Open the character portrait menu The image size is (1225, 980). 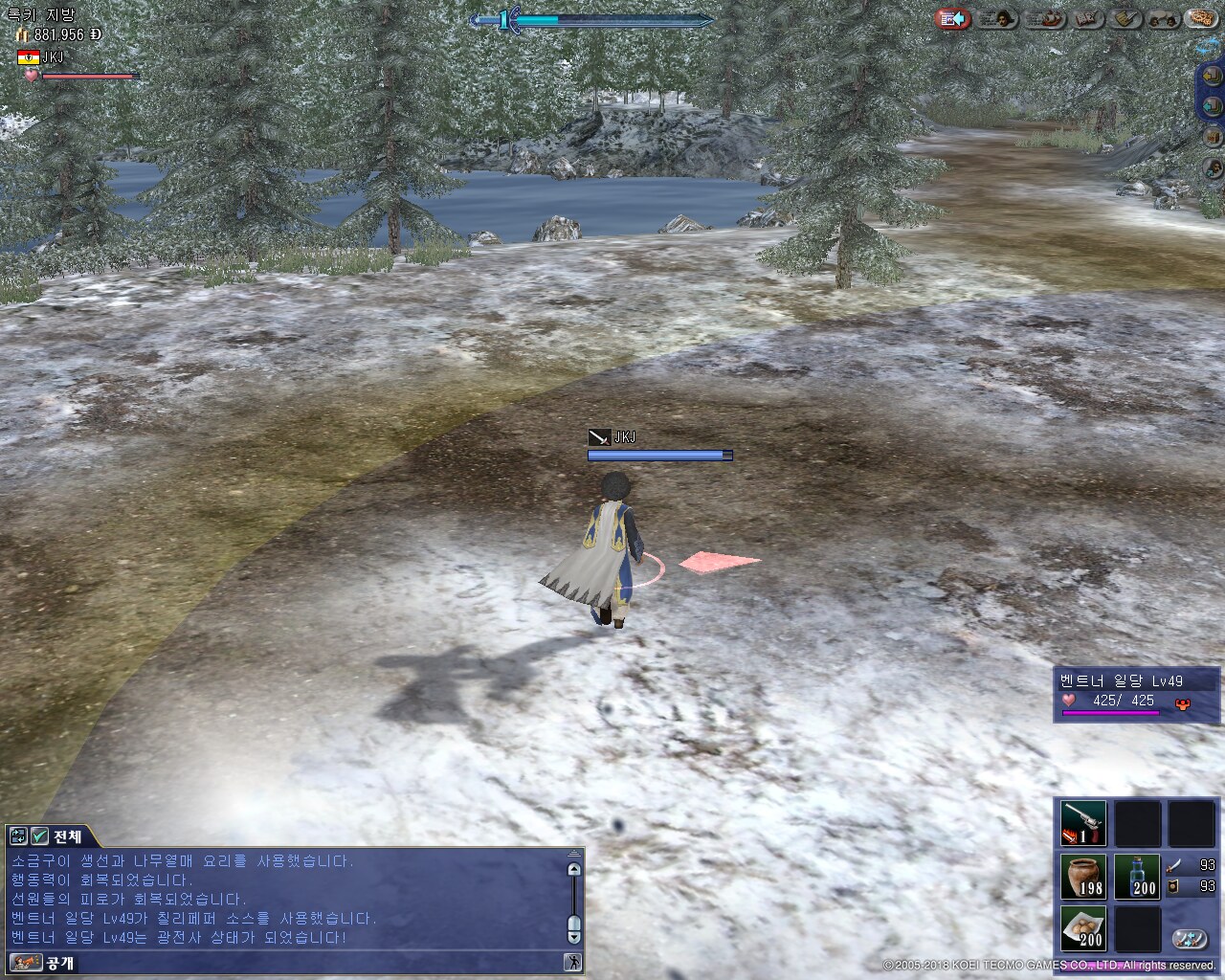click(x=997, y=19)
